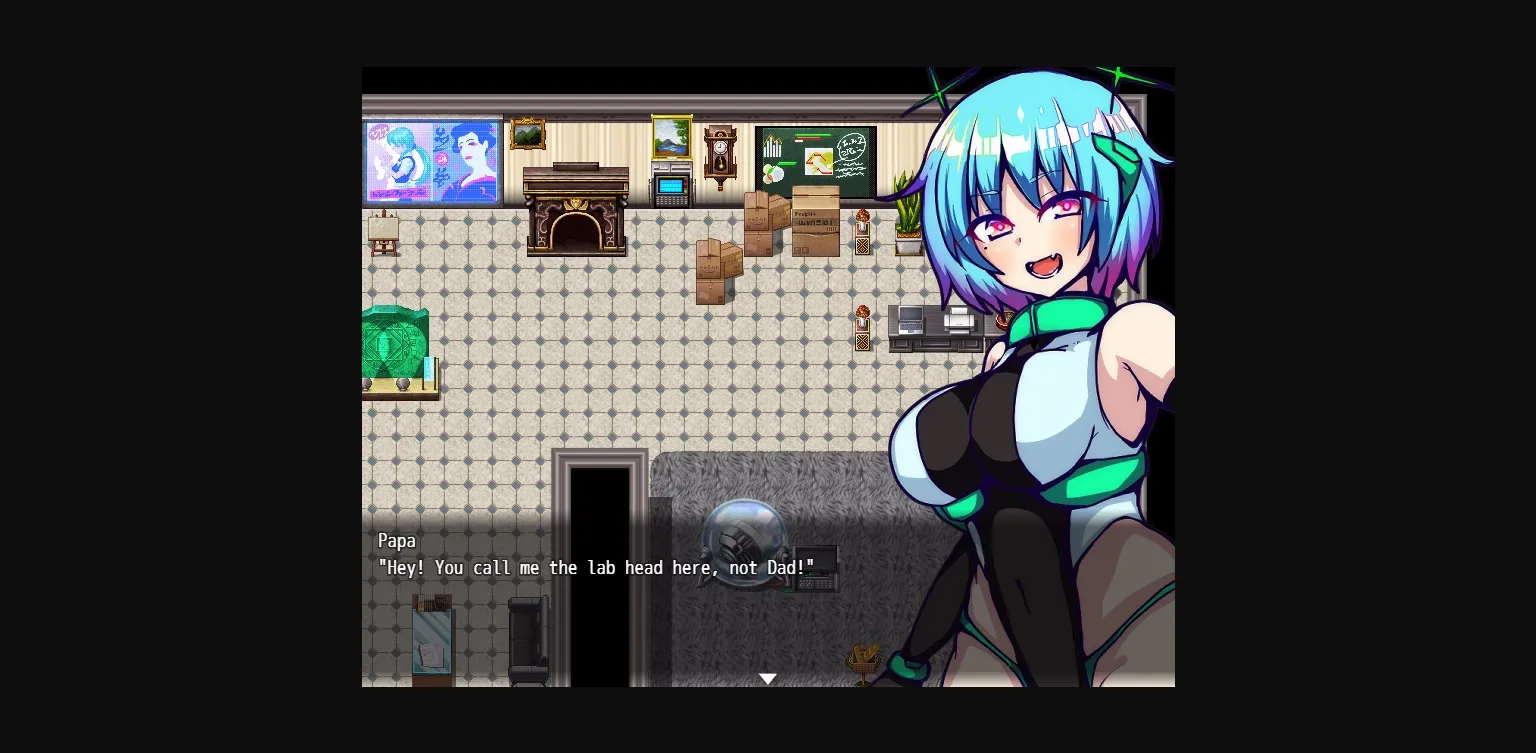Click the speaker name Papa in the dialogue box
The height and width of the screenshot is (753, 1536).
click(397, 540)
